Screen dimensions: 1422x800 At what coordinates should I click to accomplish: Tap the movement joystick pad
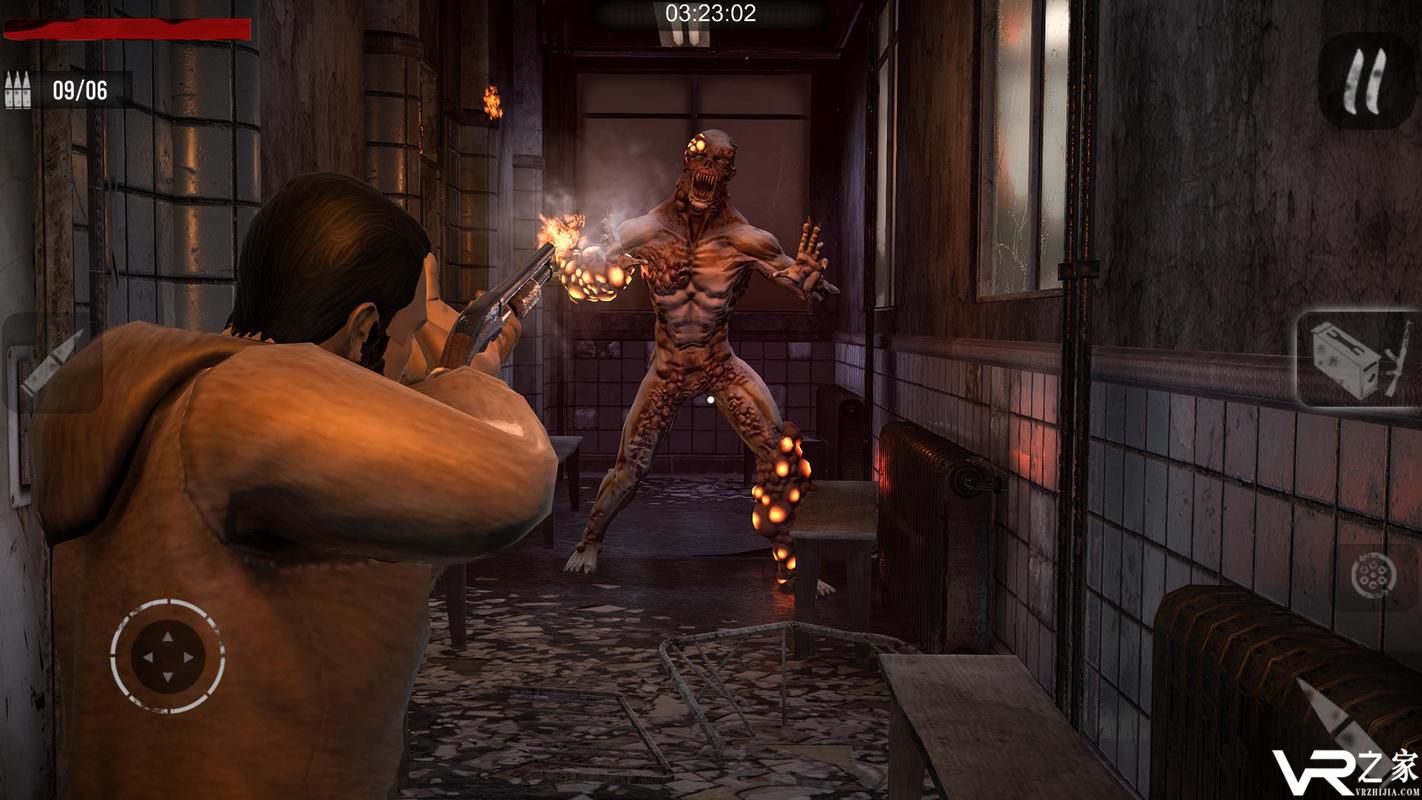tap(167, 657)
